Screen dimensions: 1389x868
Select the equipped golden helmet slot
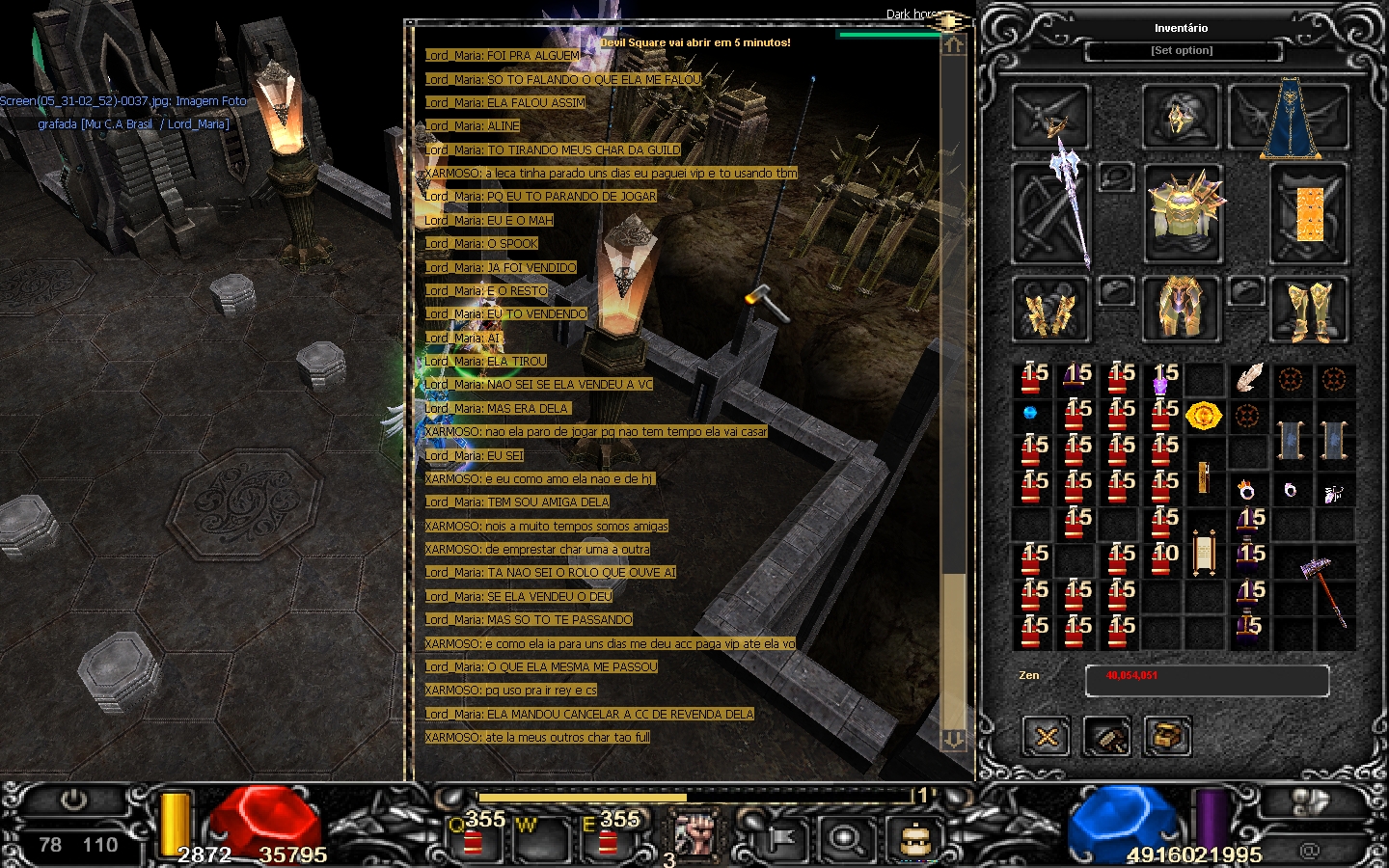click(x=1181, y=117)
